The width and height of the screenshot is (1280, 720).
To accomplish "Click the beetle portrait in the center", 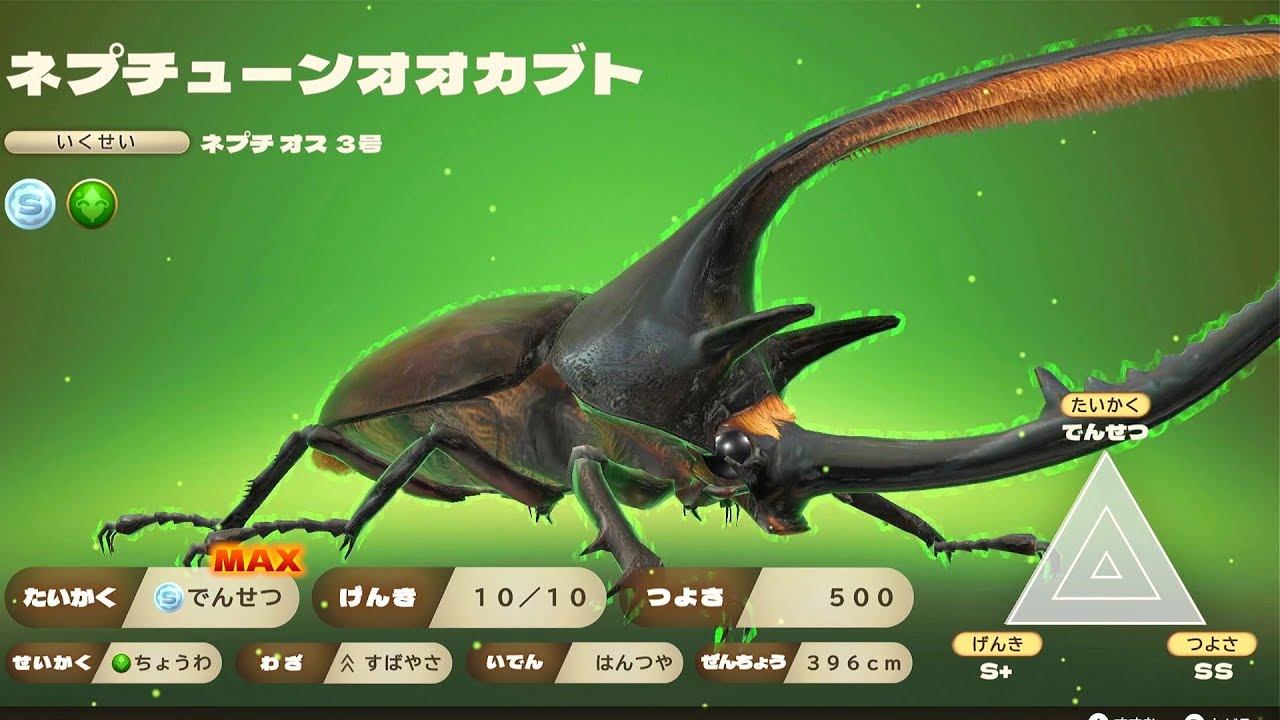I will click(x=600, y=400).
